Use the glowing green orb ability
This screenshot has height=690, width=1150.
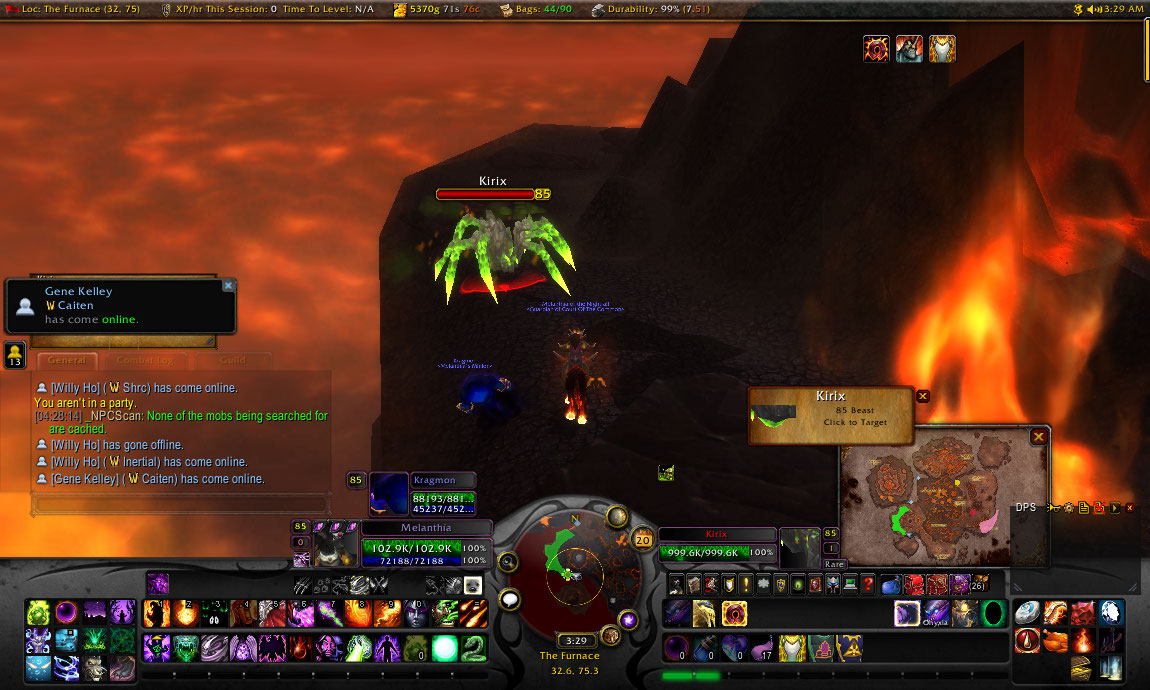tap(445, 647)
